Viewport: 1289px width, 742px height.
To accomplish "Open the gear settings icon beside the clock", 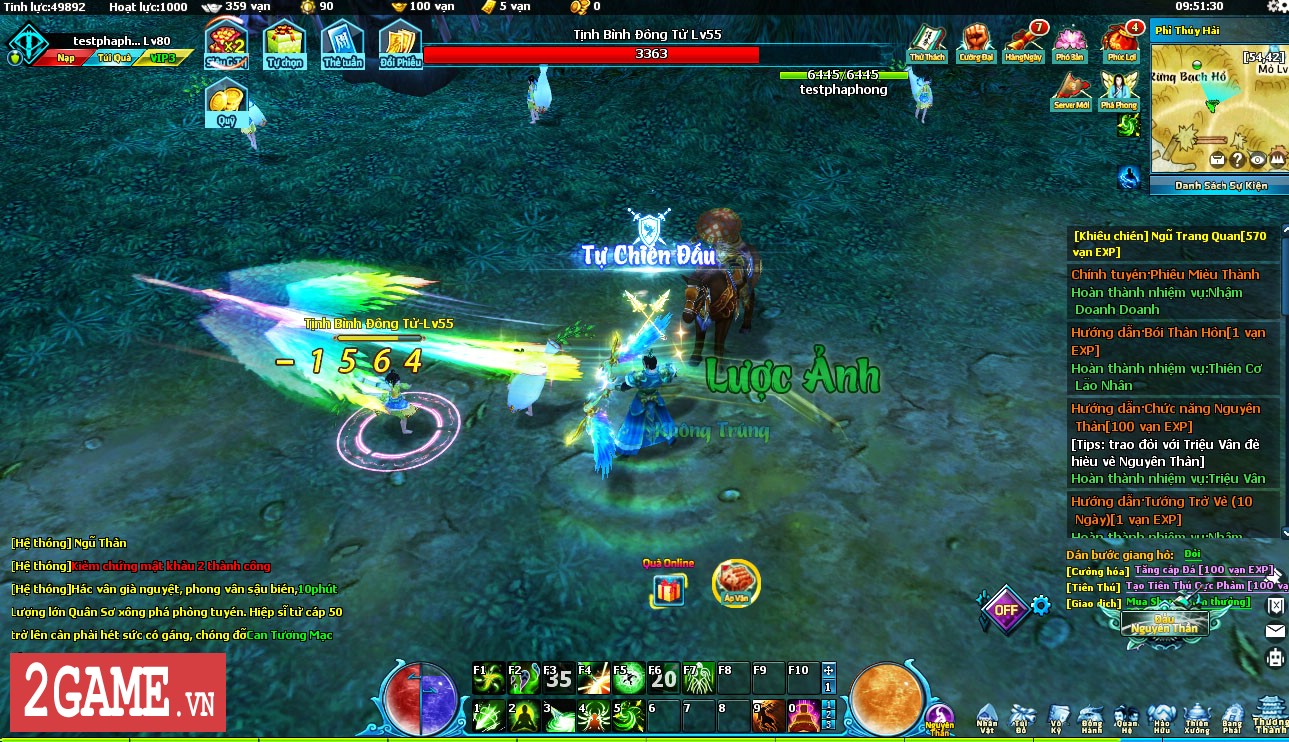I will click(x=1276, y=7).
